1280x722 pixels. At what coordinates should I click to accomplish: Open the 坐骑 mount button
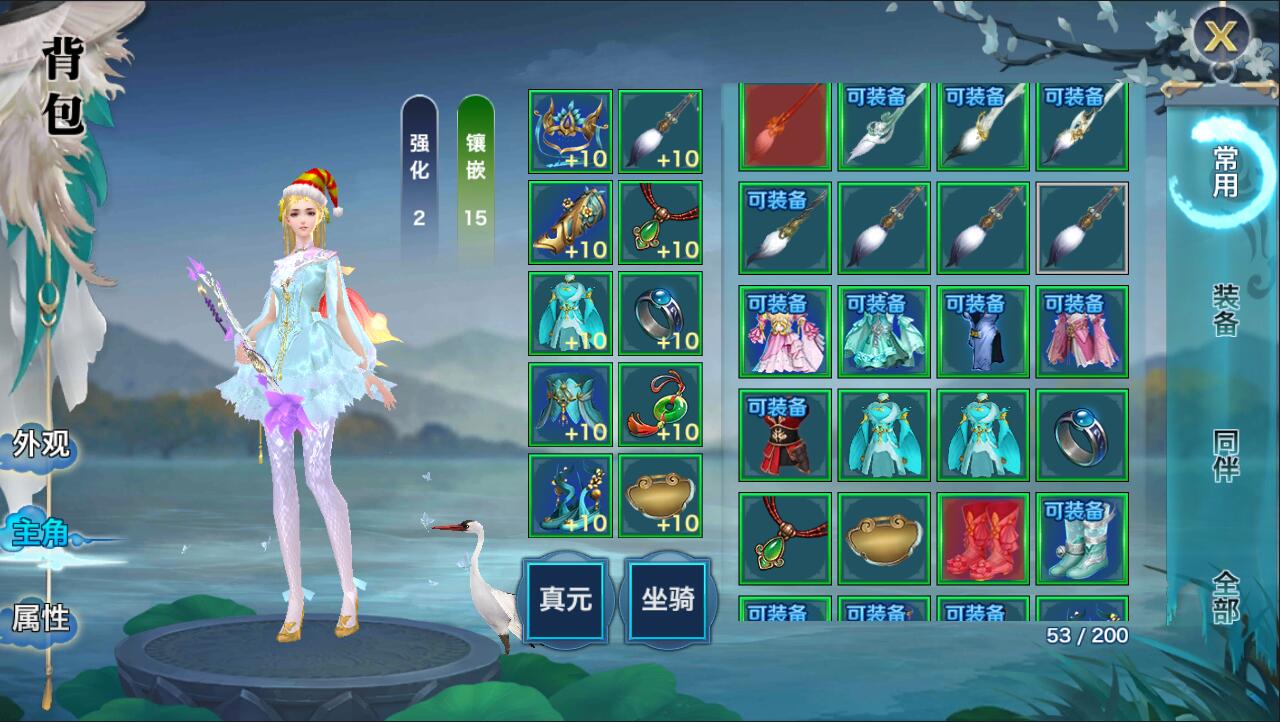[668, 600]
